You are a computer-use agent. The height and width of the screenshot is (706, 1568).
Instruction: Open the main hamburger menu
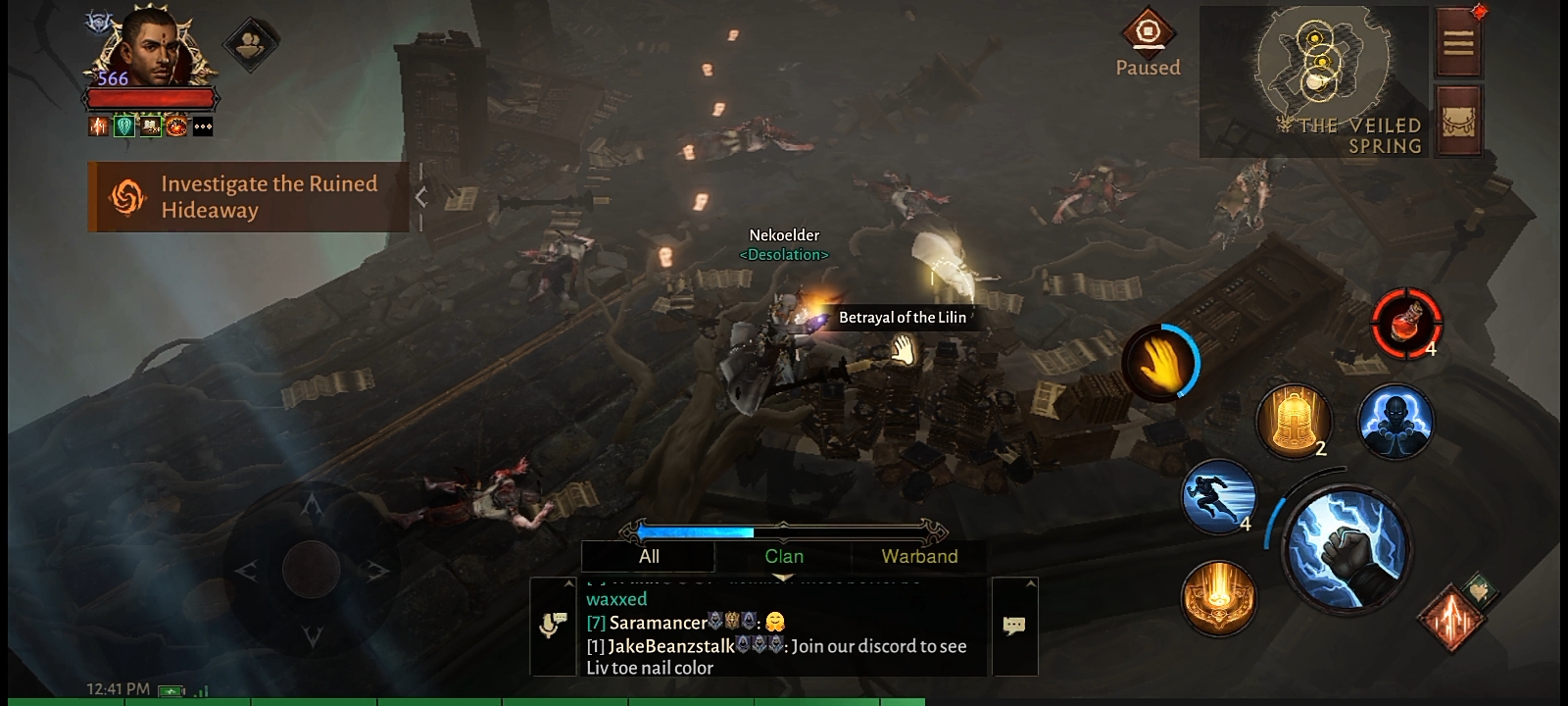pos(1458,42)
